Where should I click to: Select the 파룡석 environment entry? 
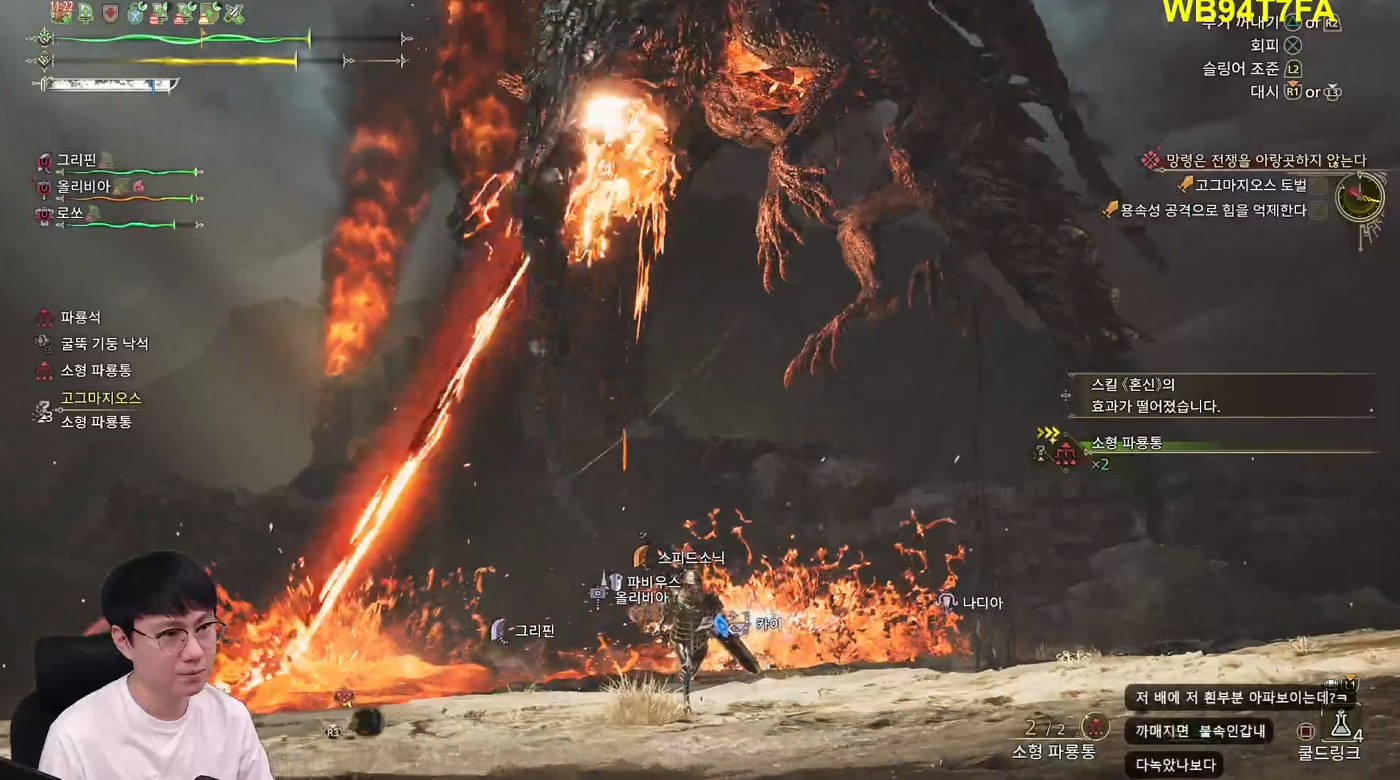(x=80, y=317)
